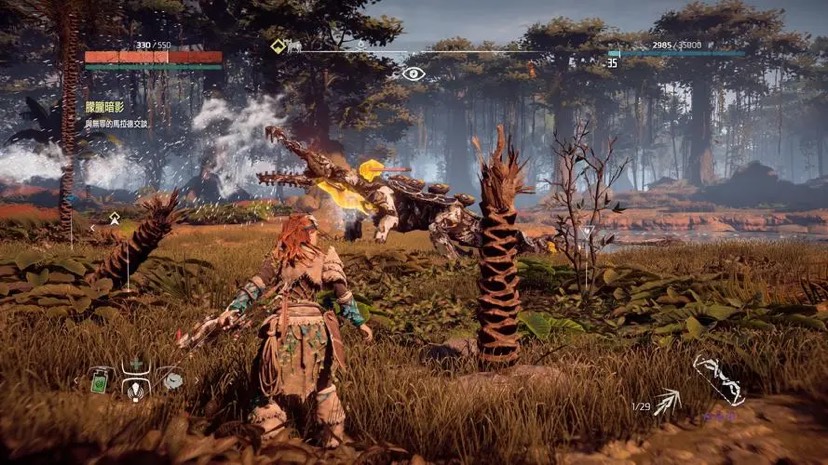This screenshot has height=465, width=828.
Task: Select the equipped bow weapon icon
Action: 717,380
